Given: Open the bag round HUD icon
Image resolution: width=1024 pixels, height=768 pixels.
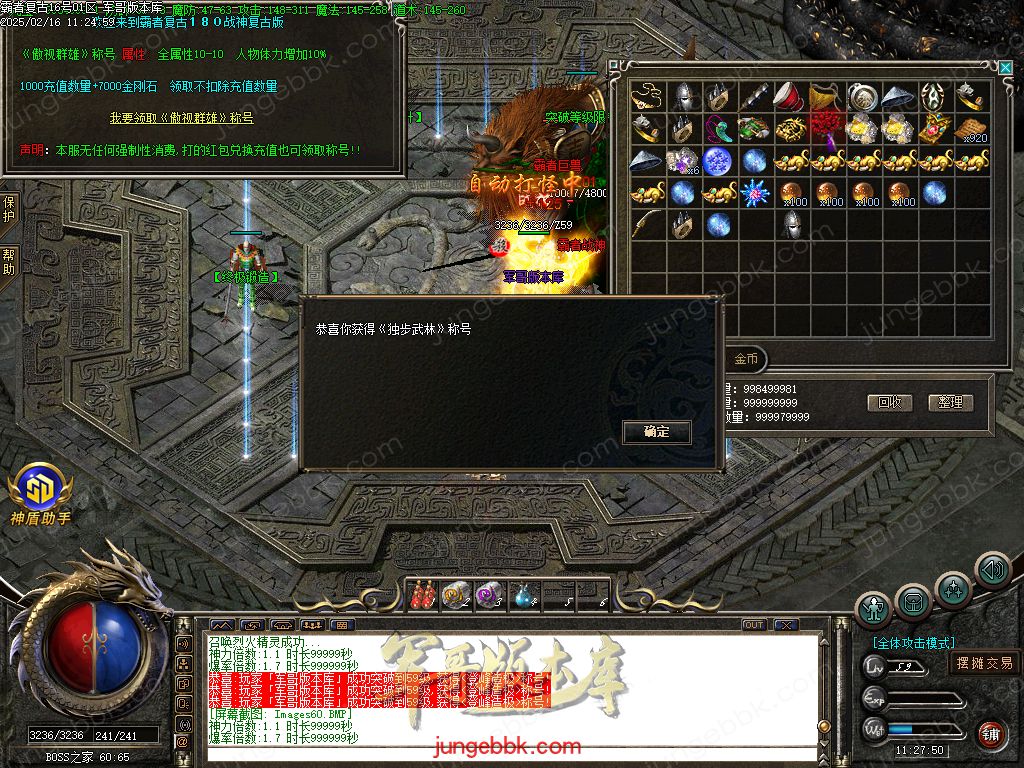Looking at the screenshot, I should 913,600.
